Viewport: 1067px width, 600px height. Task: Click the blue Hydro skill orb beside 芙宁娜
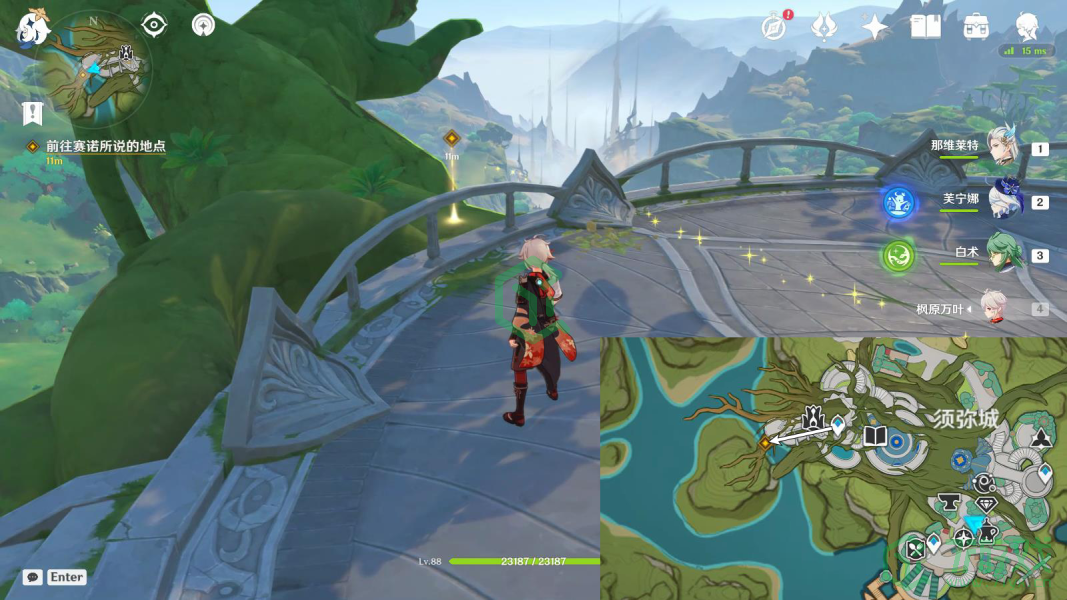pyautogui.click(x=898, y=203)
